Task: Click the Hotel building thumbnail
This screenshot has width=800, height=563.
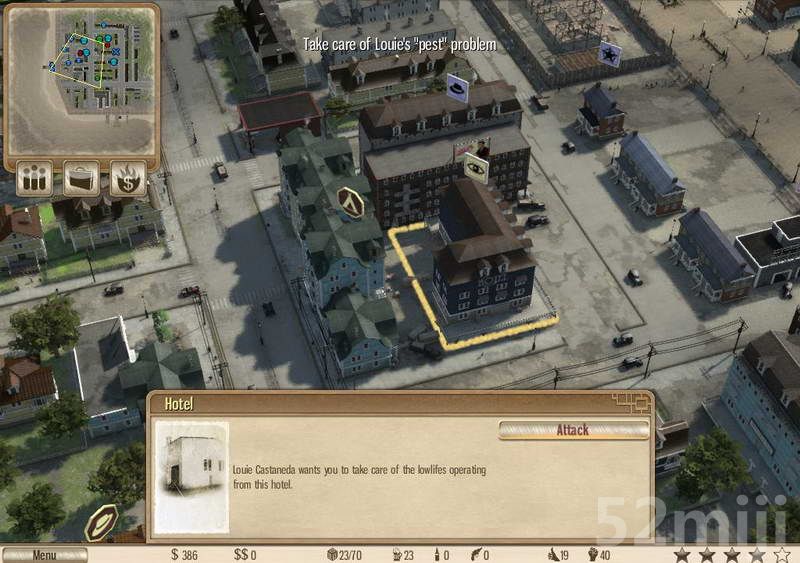Action: pos(191,477)
